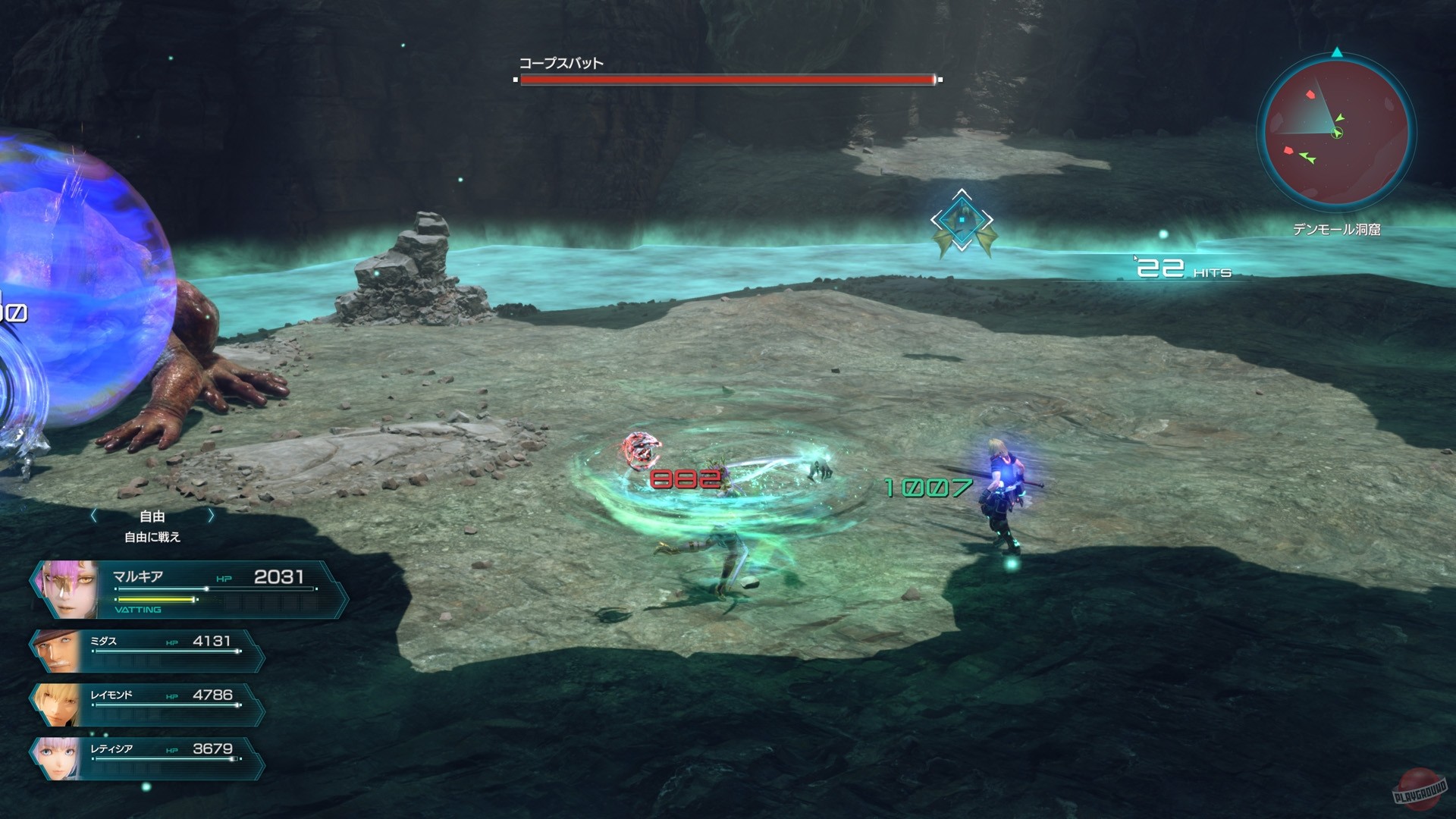The height and width of the screenshot is (819, 1456).
Task: Click the right arrow beside 自由
Action: 211,515
